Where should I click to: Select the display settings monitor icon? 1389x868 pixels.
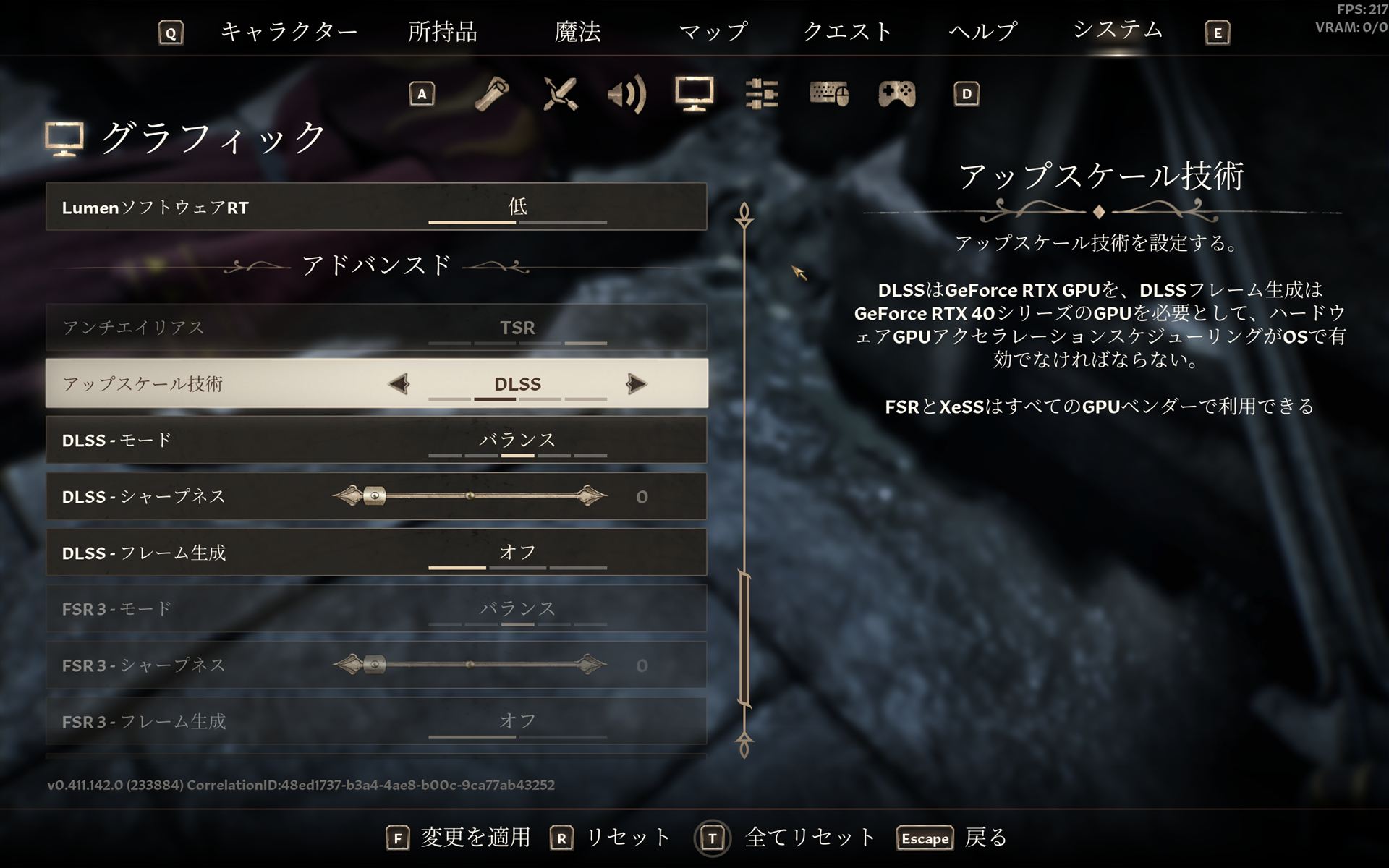695,94
